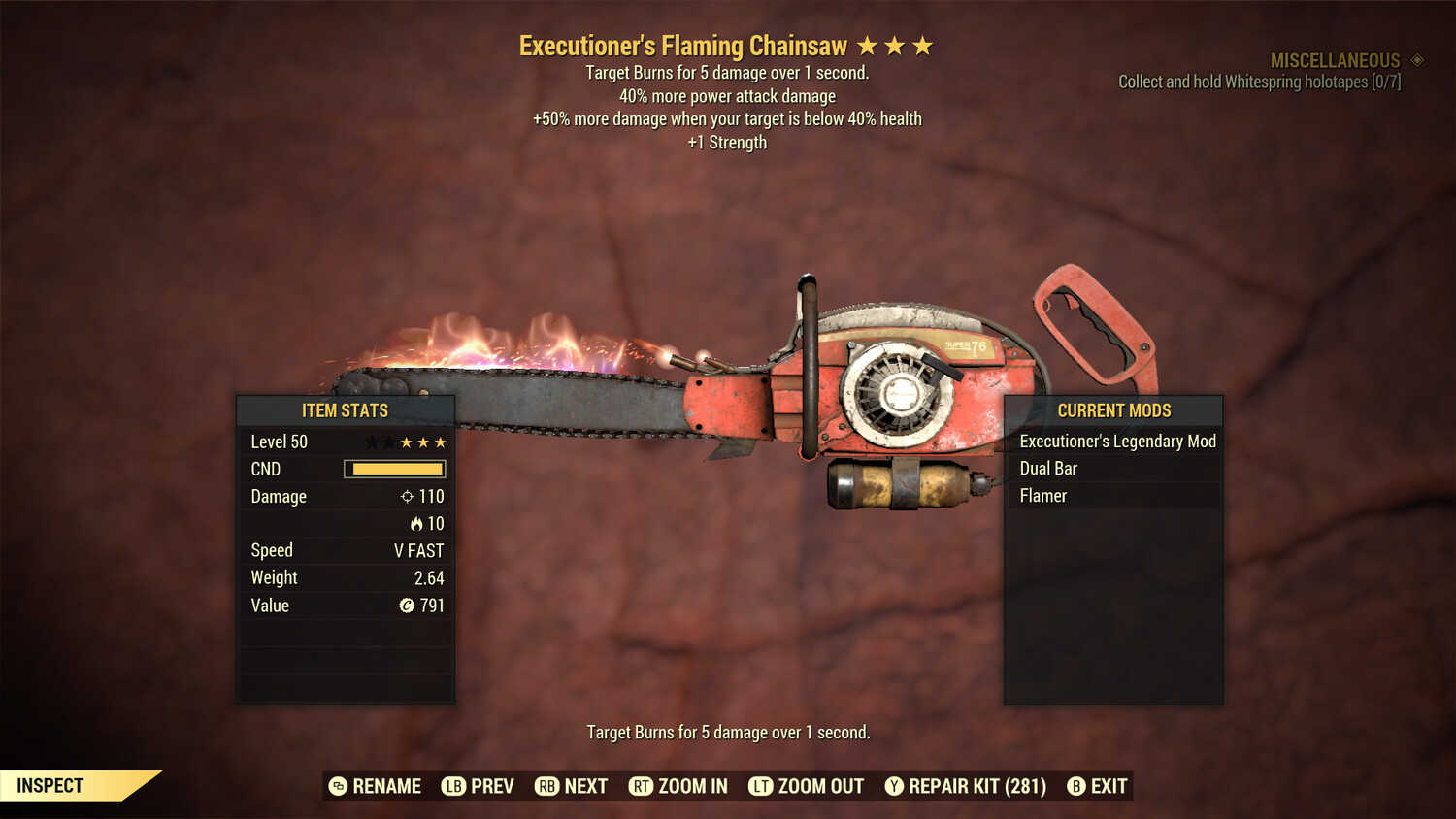
Task: Click the caps currency icon next to Value 791
Action: point(408,606)
